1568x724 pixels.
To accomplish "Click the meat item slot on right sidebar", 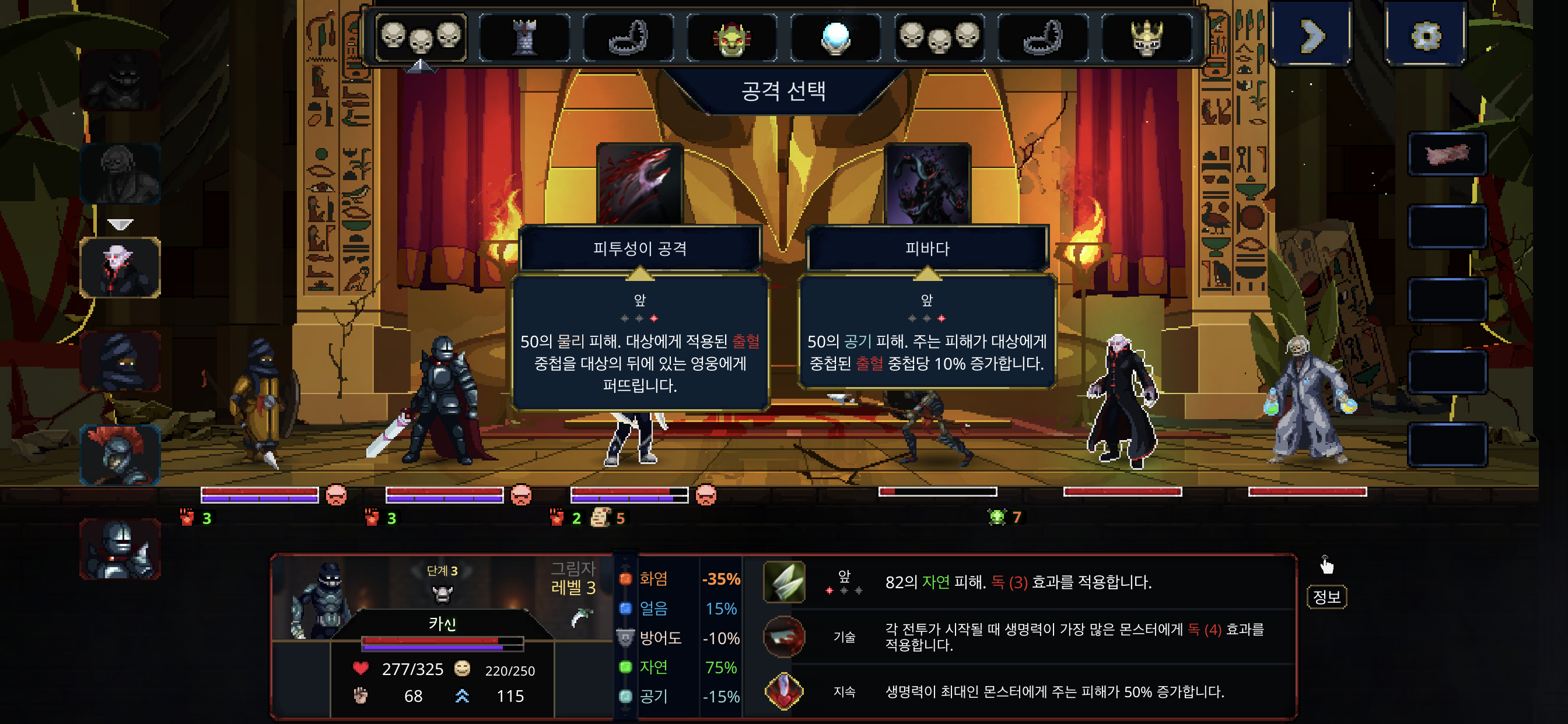I will 1446,154.
